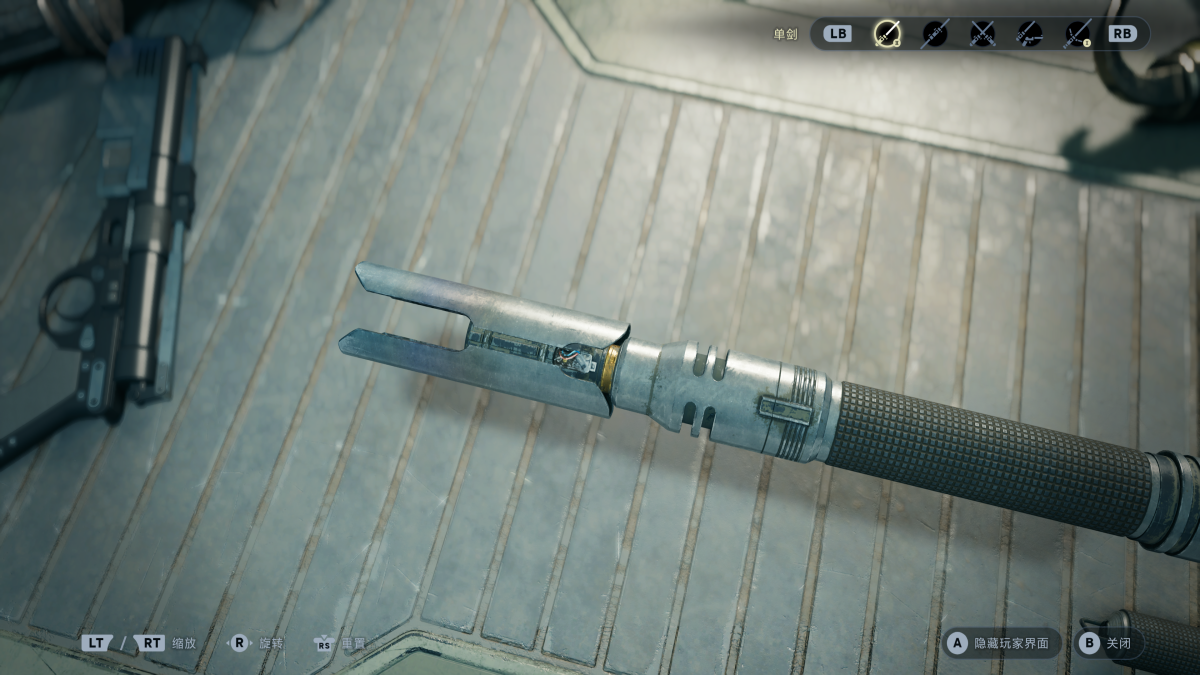The height and width of the screenshot is (675, 1200).
Task: Select the single-blade lightsaber stance icon
Action: click(887, 34)
